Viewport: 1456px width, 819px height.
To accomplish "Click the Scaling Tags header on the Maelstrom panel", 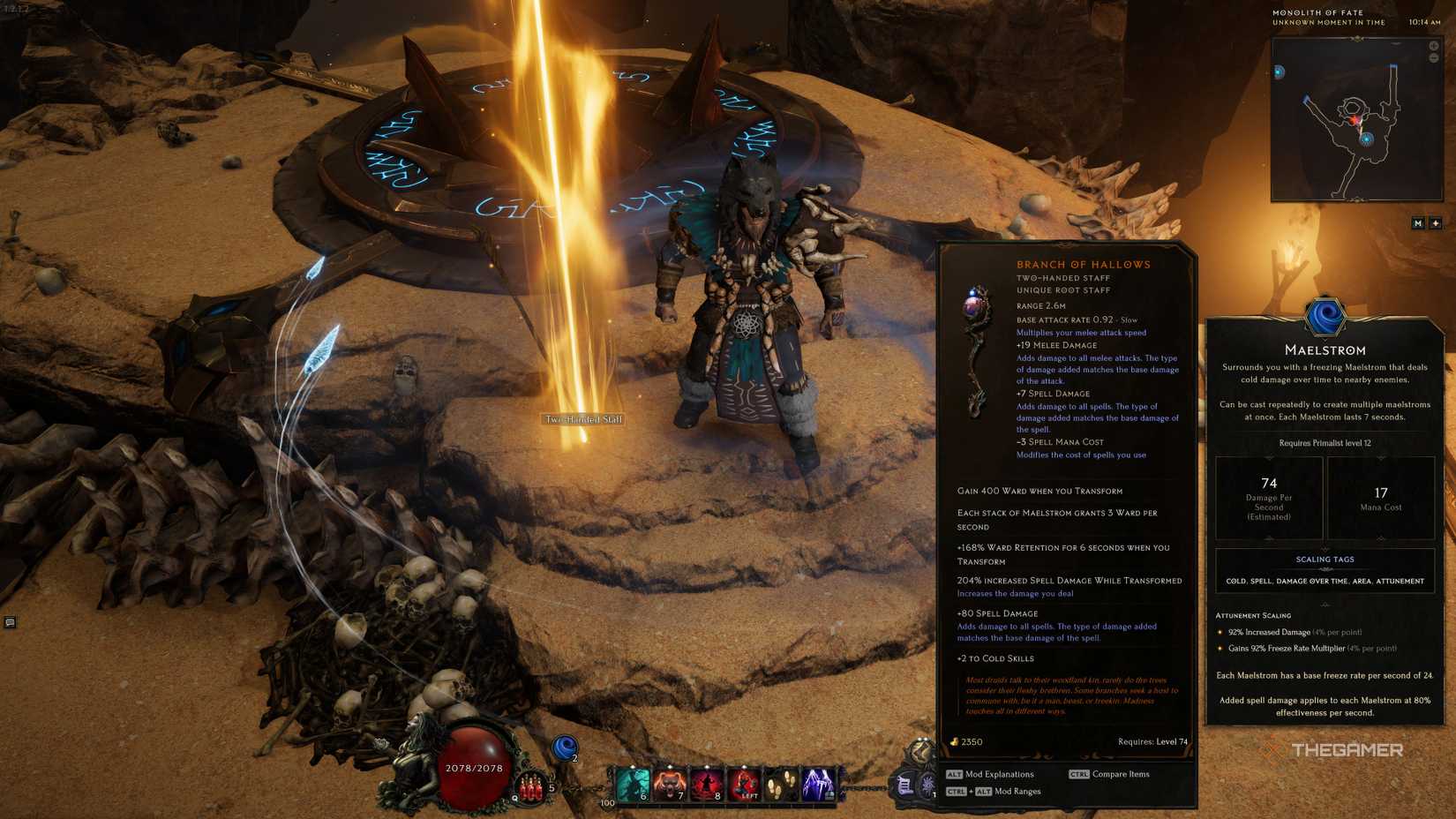I will [x=1325, y=559].
